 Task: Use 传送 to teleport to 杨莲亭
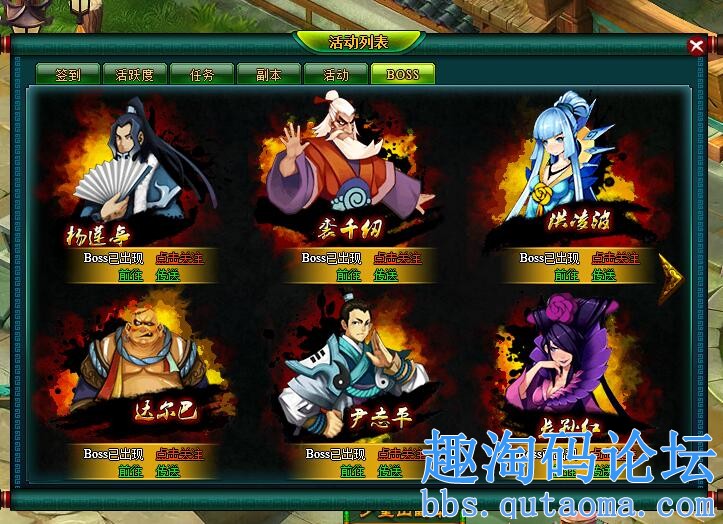tap(168, 275)
